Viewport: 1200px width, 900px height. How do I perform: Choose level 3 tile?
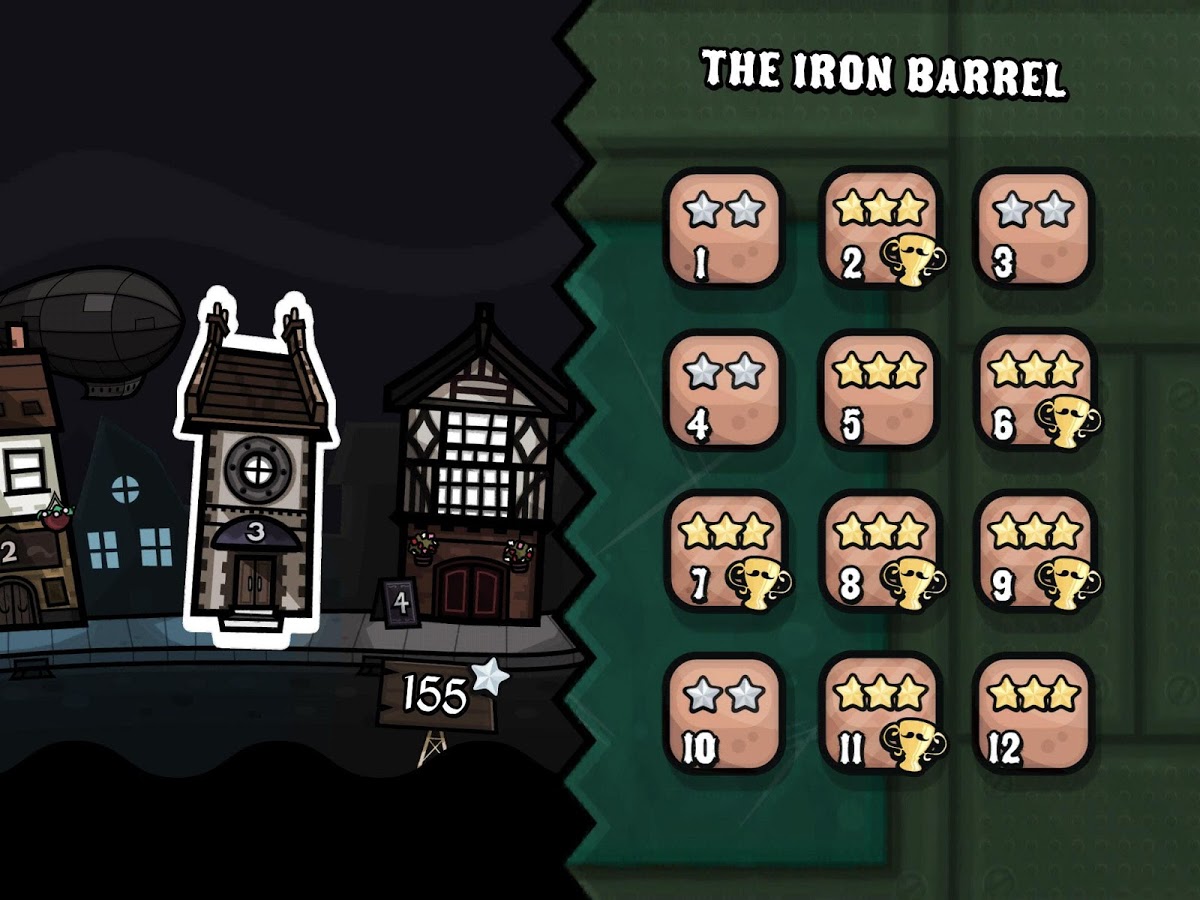(x=1033, y=230)
